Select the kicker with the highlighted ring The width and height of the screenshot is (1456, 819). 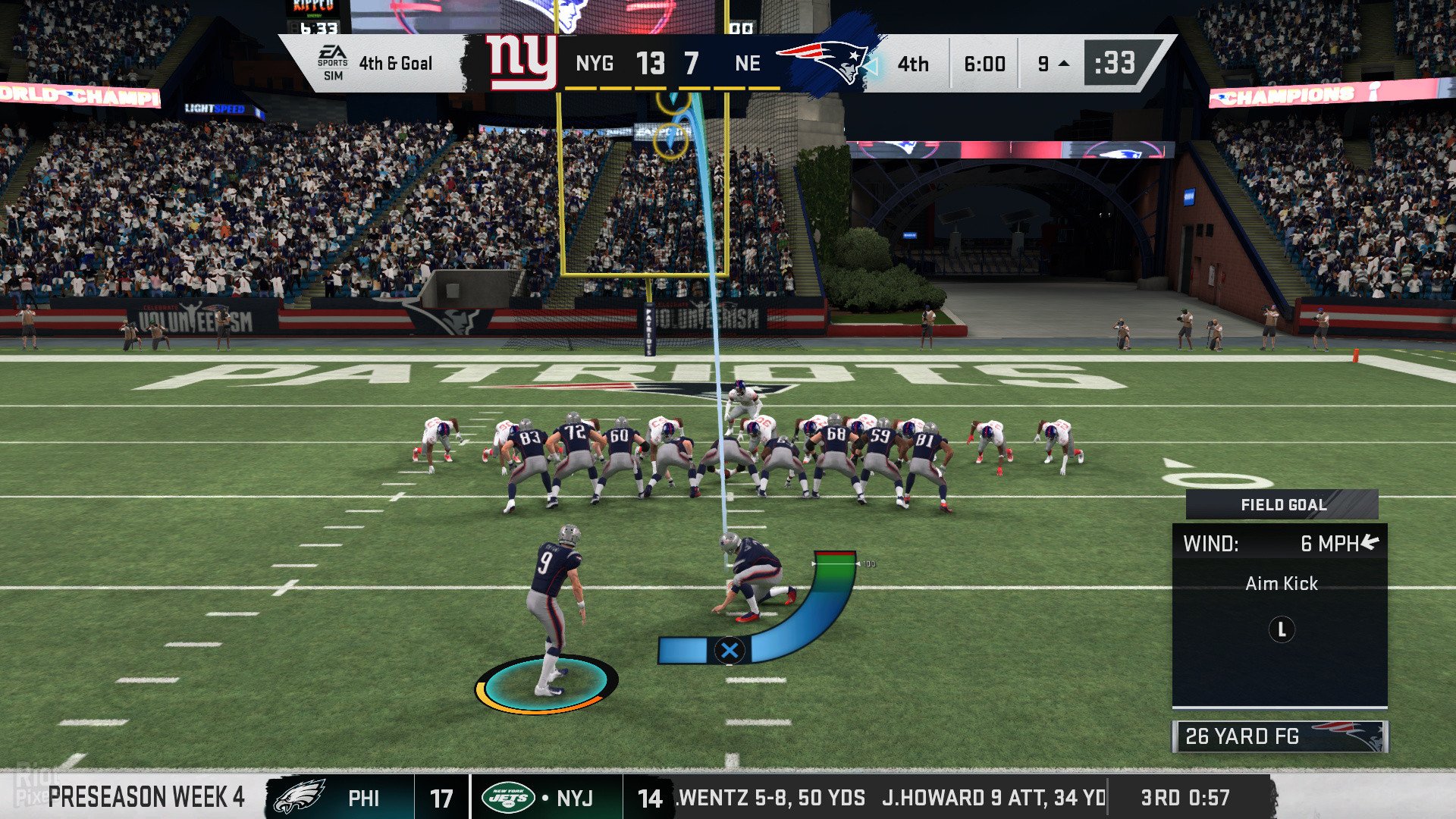(x=554, y=607)
